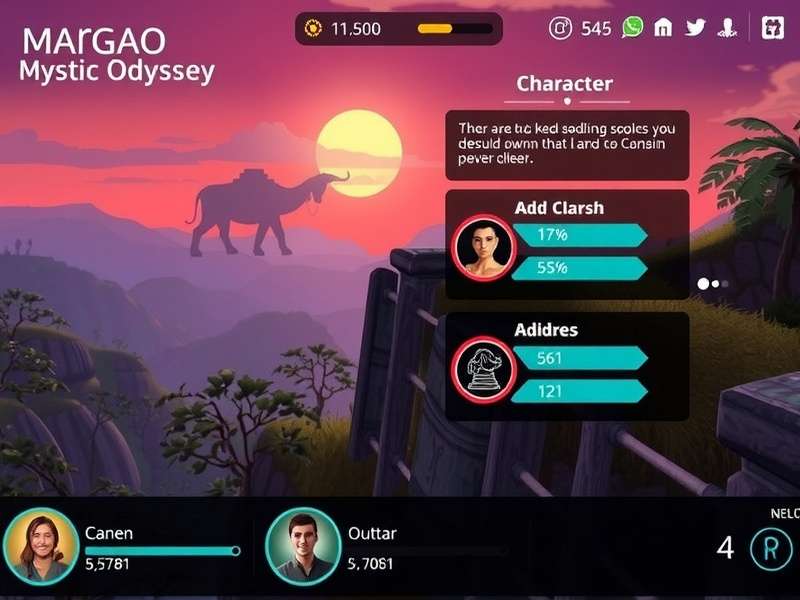Click the circled icon beside 545

(x=561, y=28)
